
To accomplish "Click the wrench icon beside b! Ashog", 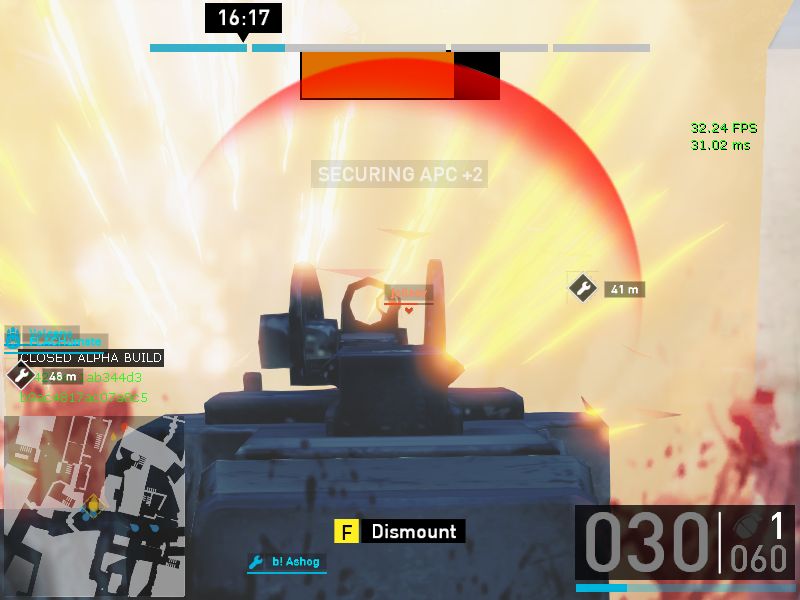I will [256, 562].
